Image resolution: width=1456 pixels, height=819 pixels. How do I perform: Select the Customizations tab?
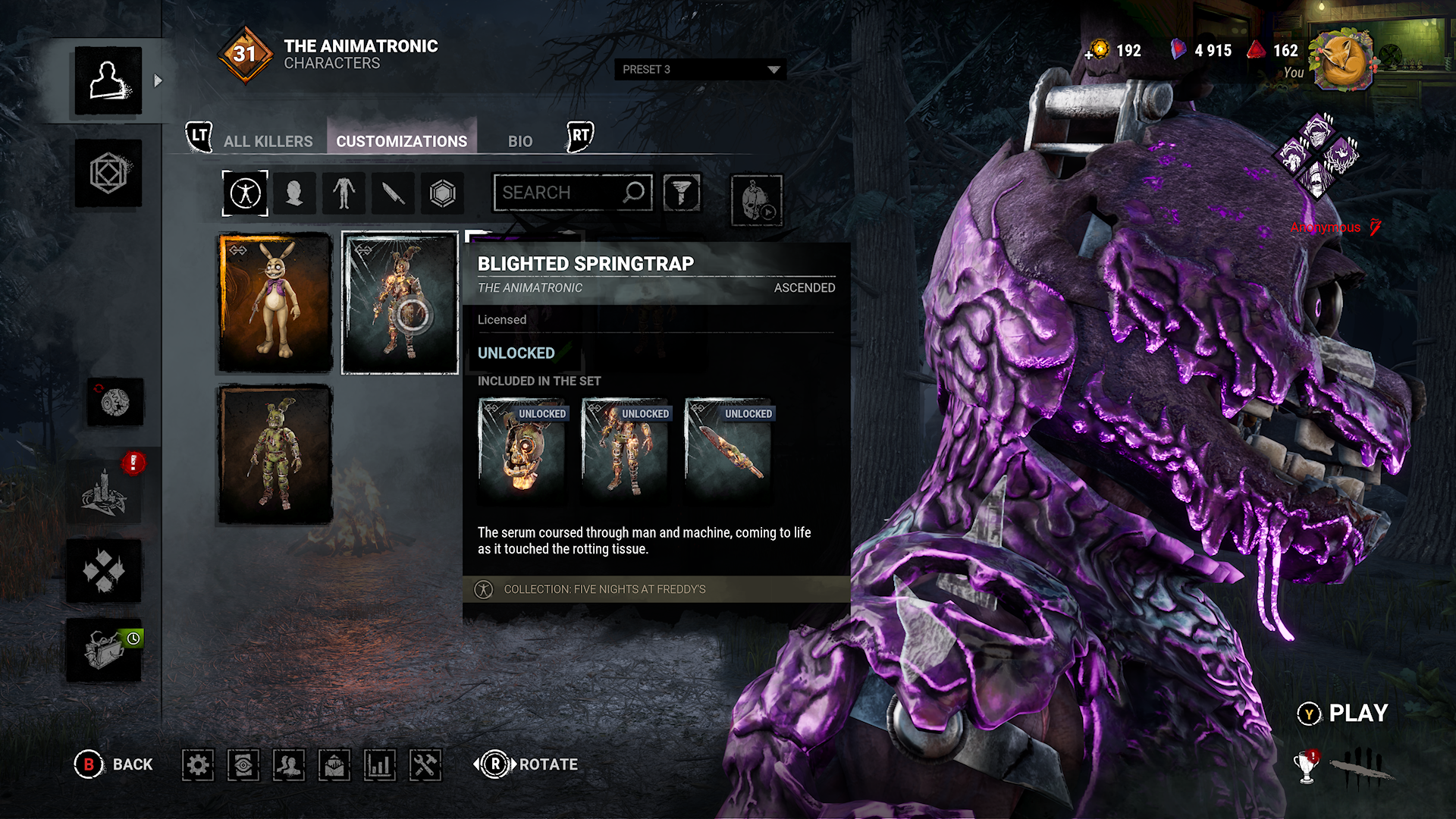pyautogui.click(x=401, y=141)
